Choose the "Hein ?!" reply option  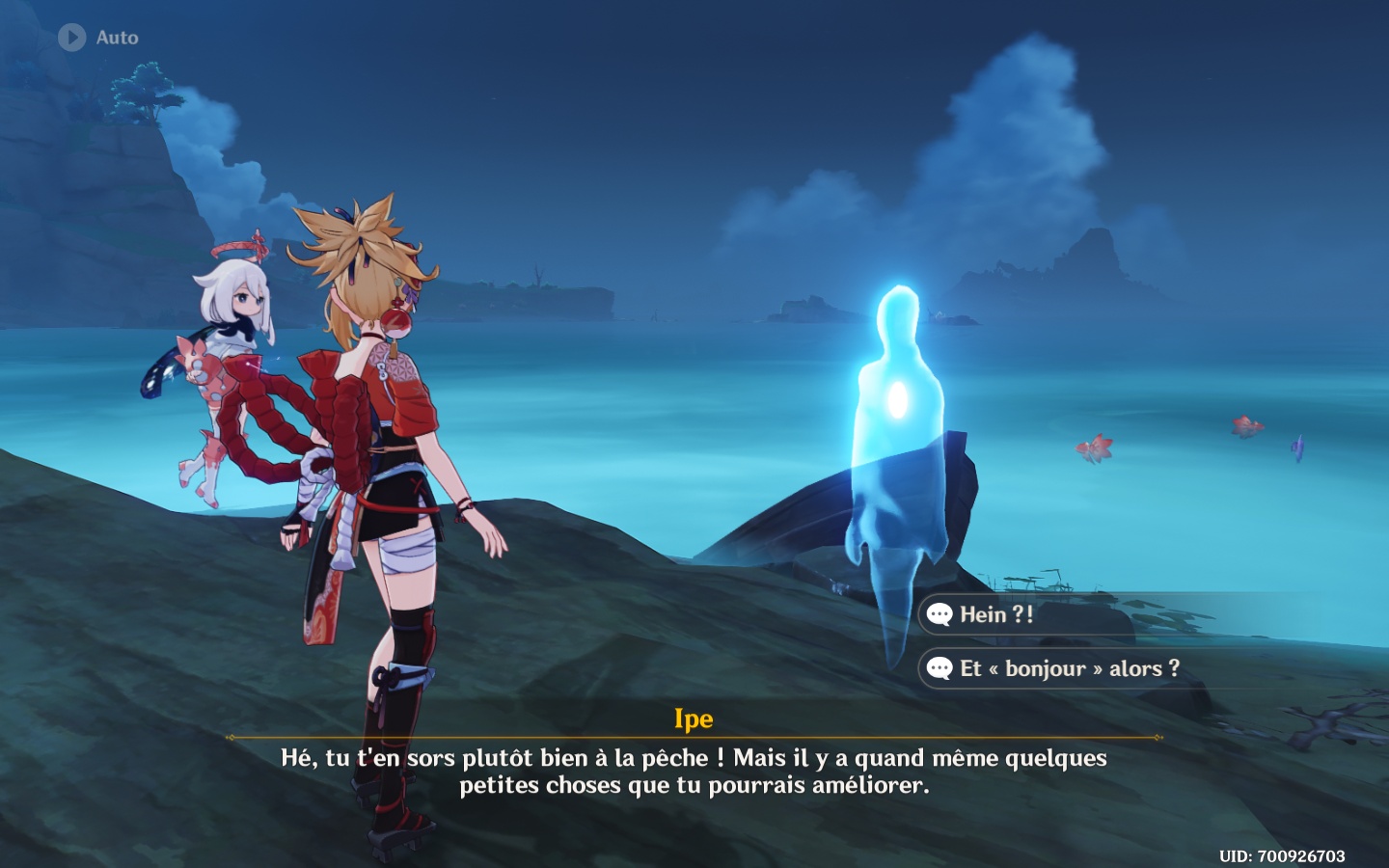click(x=996, y=614)
